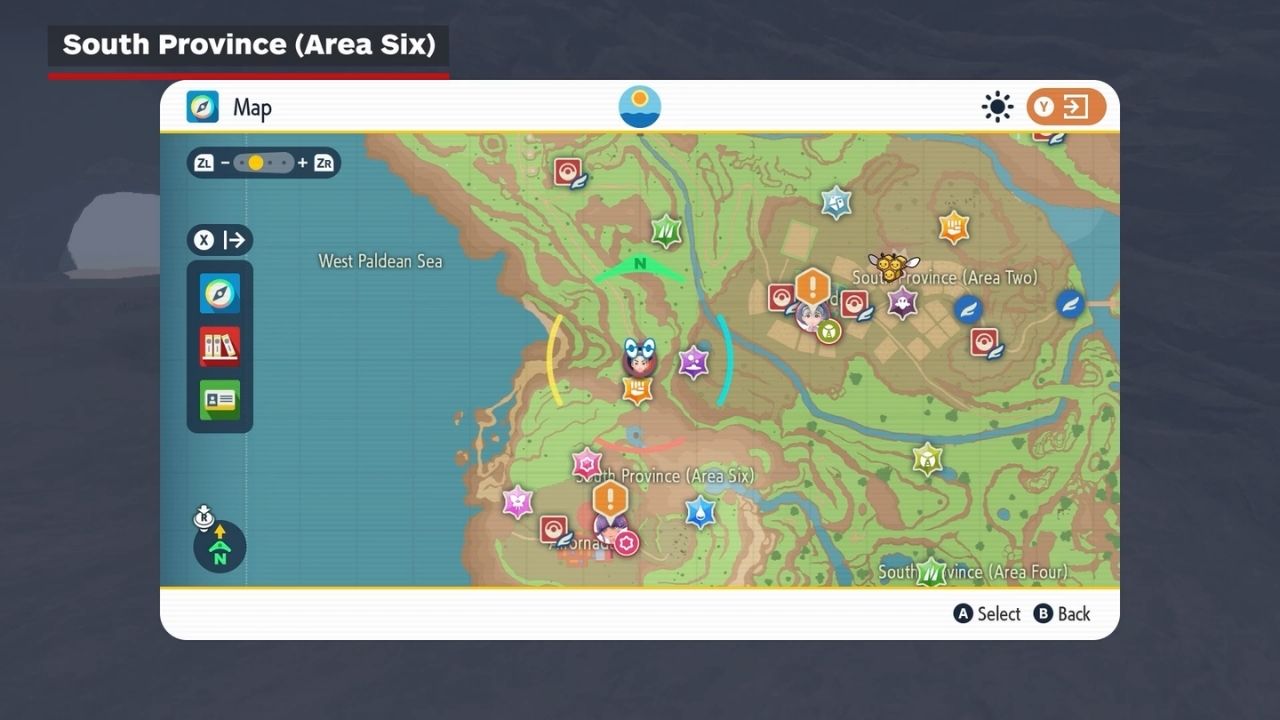The height and width of the screenshot is (720, 1280).
Task: Click the poison Tera Raid crystal marker
Action: point(694,362)
